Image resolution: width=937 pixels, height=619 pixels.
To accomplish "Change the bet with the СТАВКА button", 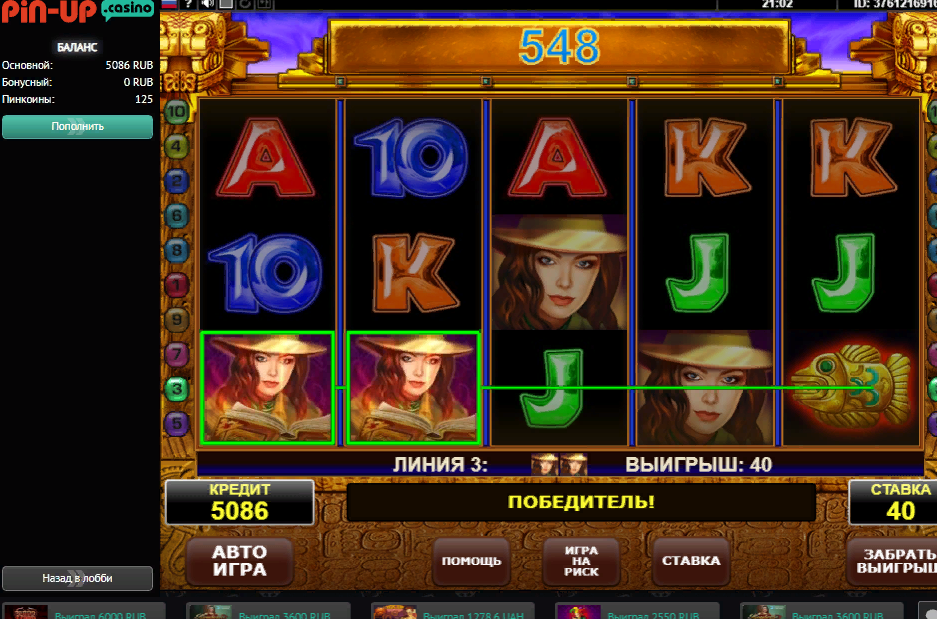I will coord(690,560).
